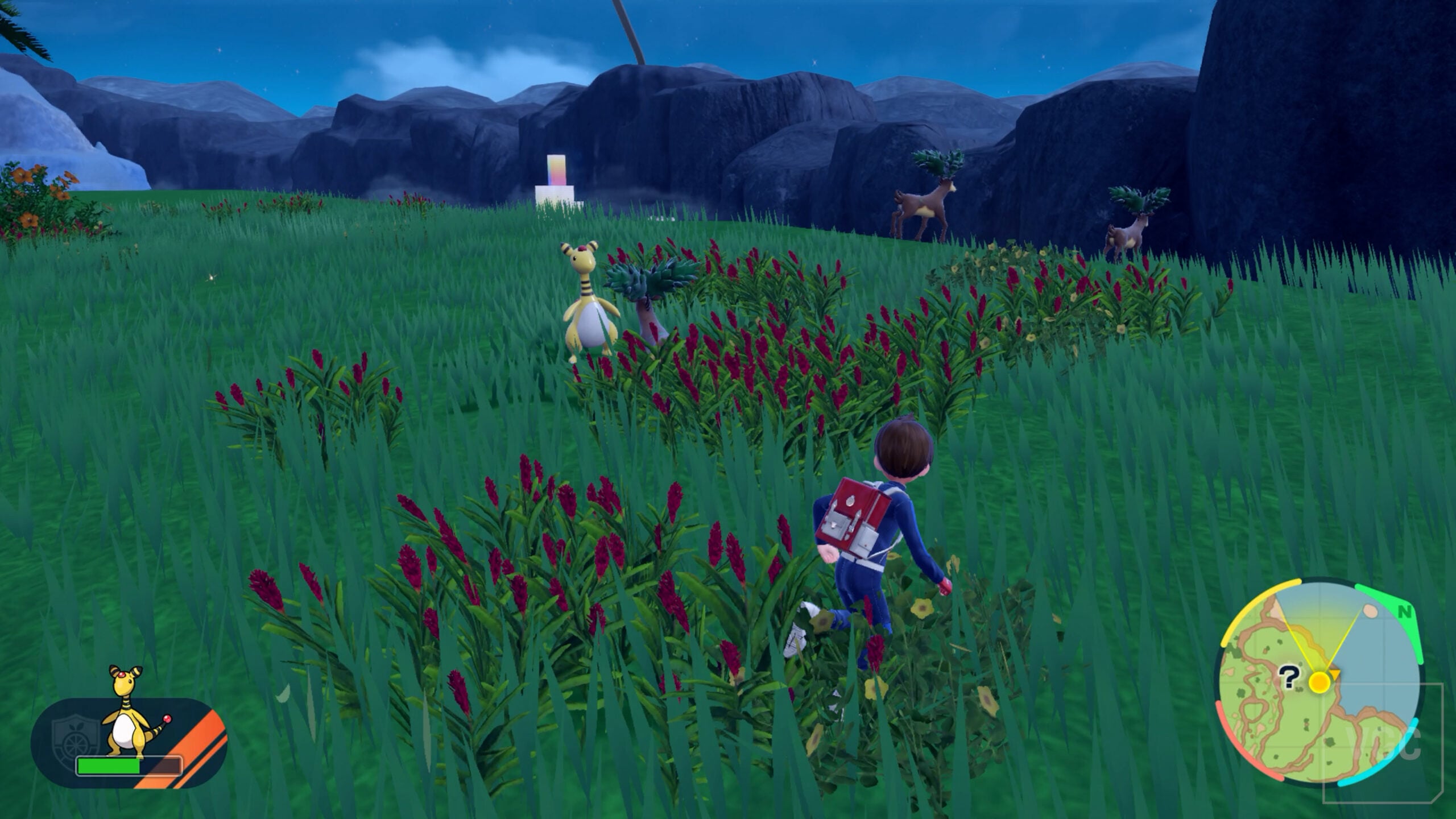Click the orange facing arrow on minimap
Image resolution: width=1456 pixels, height=819 pixels.
click(x=1335, y=673)
